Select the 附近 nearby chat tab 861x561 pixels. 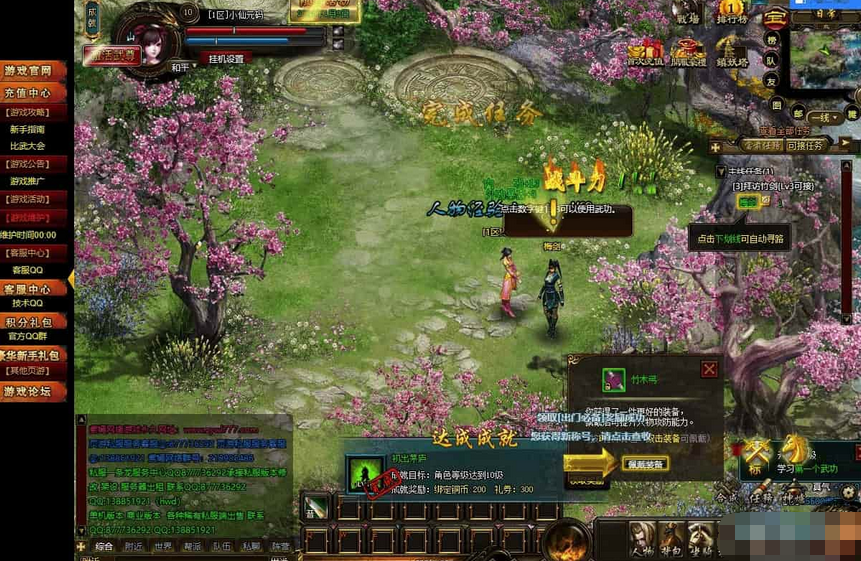click(x=133, y=547)
